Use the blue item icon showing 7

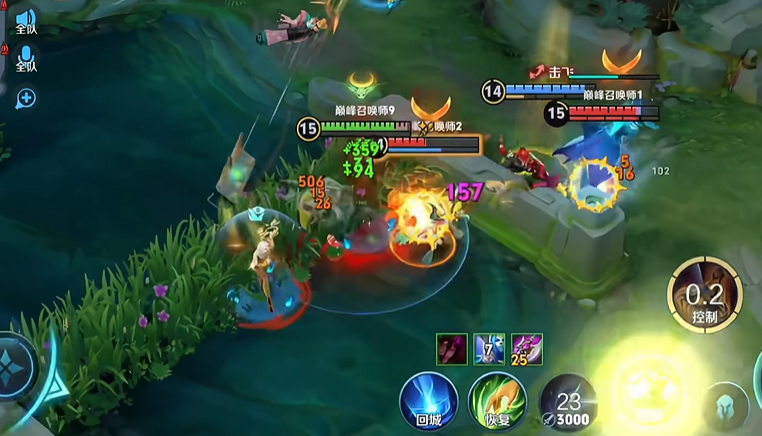[x=489, y=349]
